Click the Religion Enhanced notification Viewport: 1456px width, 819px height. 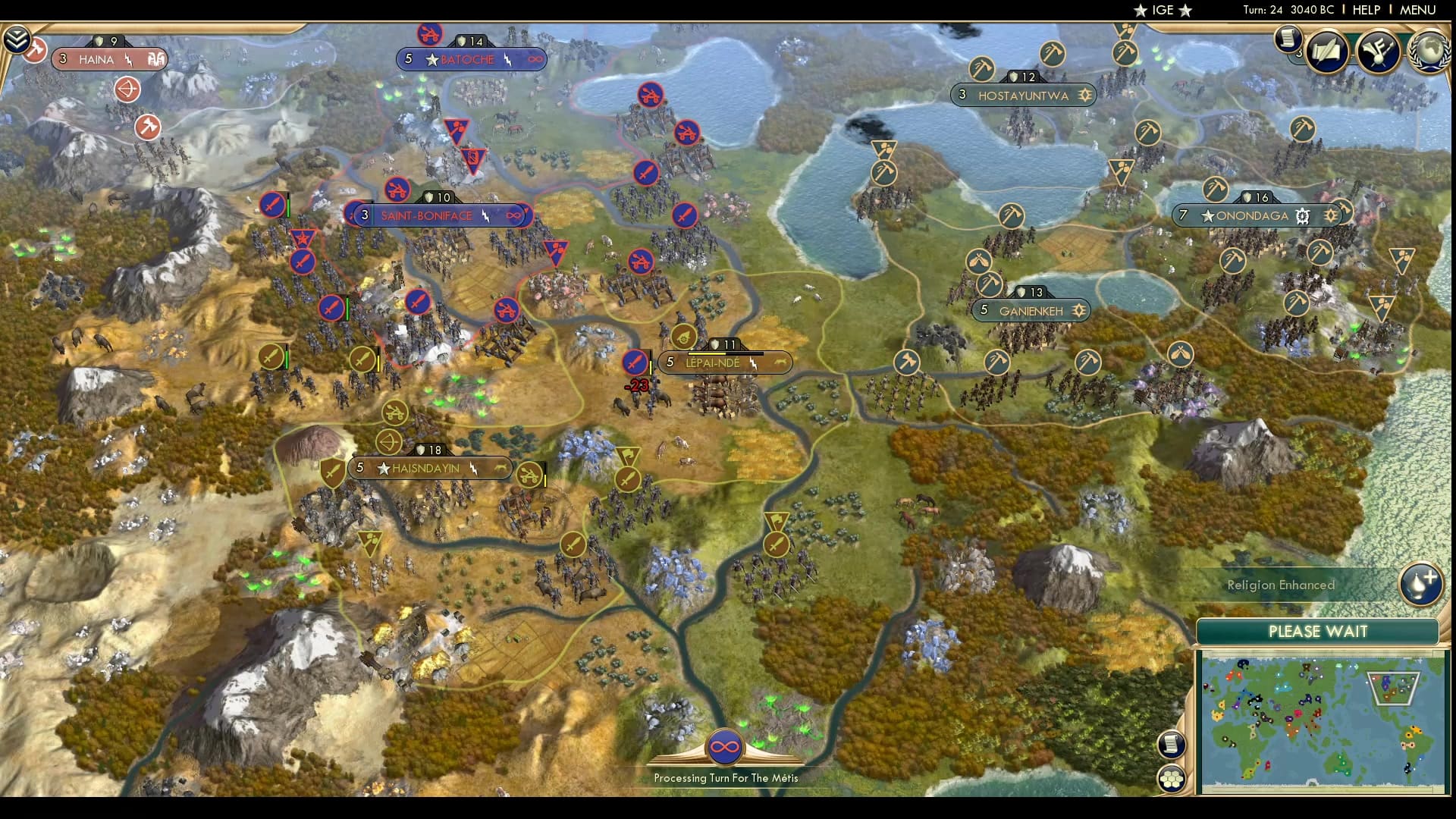pyautogui.click(x=1279, y=585)
